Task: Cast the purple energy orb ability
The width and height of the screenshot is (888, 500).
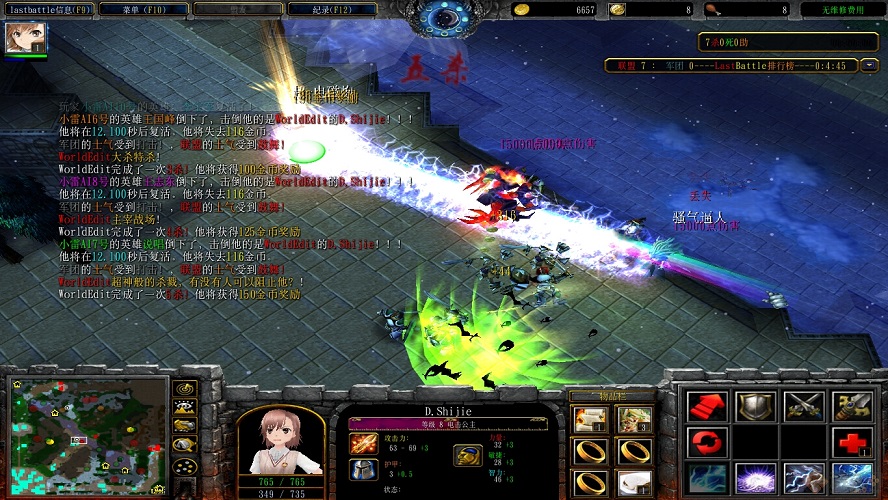Action: 754,478
